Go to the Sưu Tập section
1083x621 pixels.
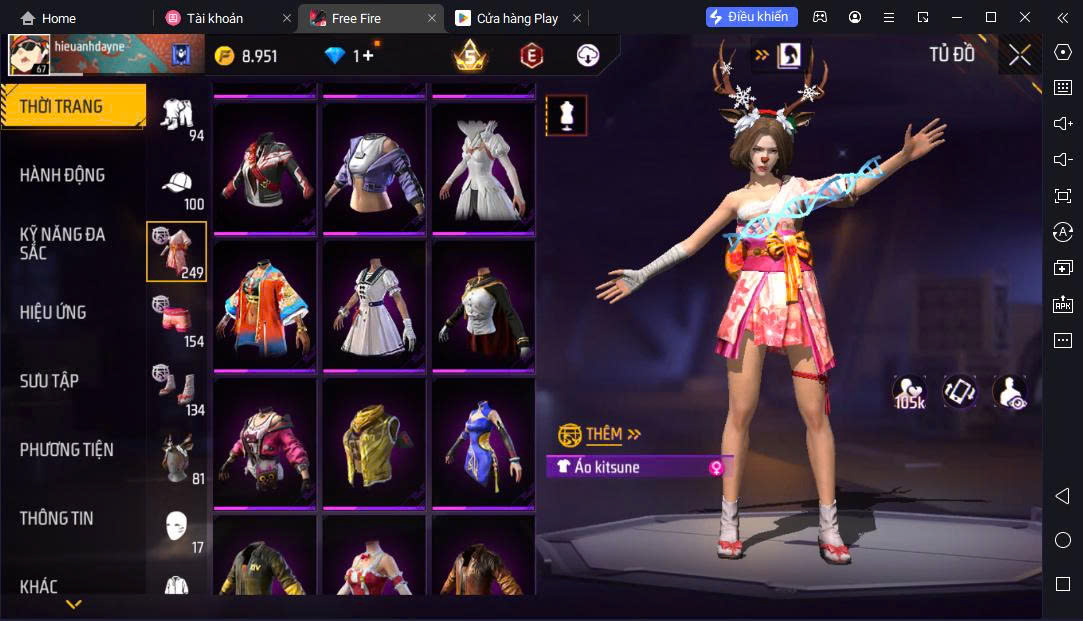(49, 381)
